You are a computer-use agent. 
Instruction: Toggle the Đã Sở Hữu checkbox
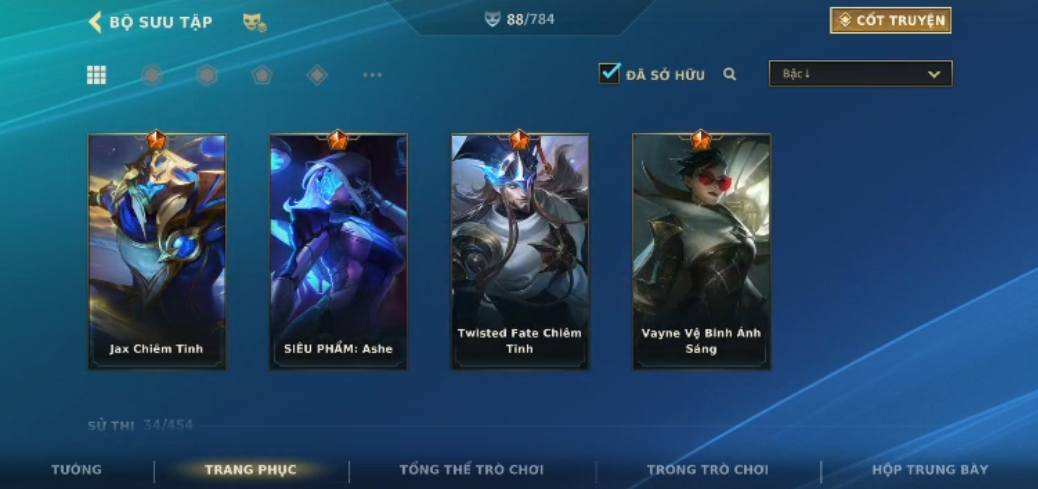point(609,73)
